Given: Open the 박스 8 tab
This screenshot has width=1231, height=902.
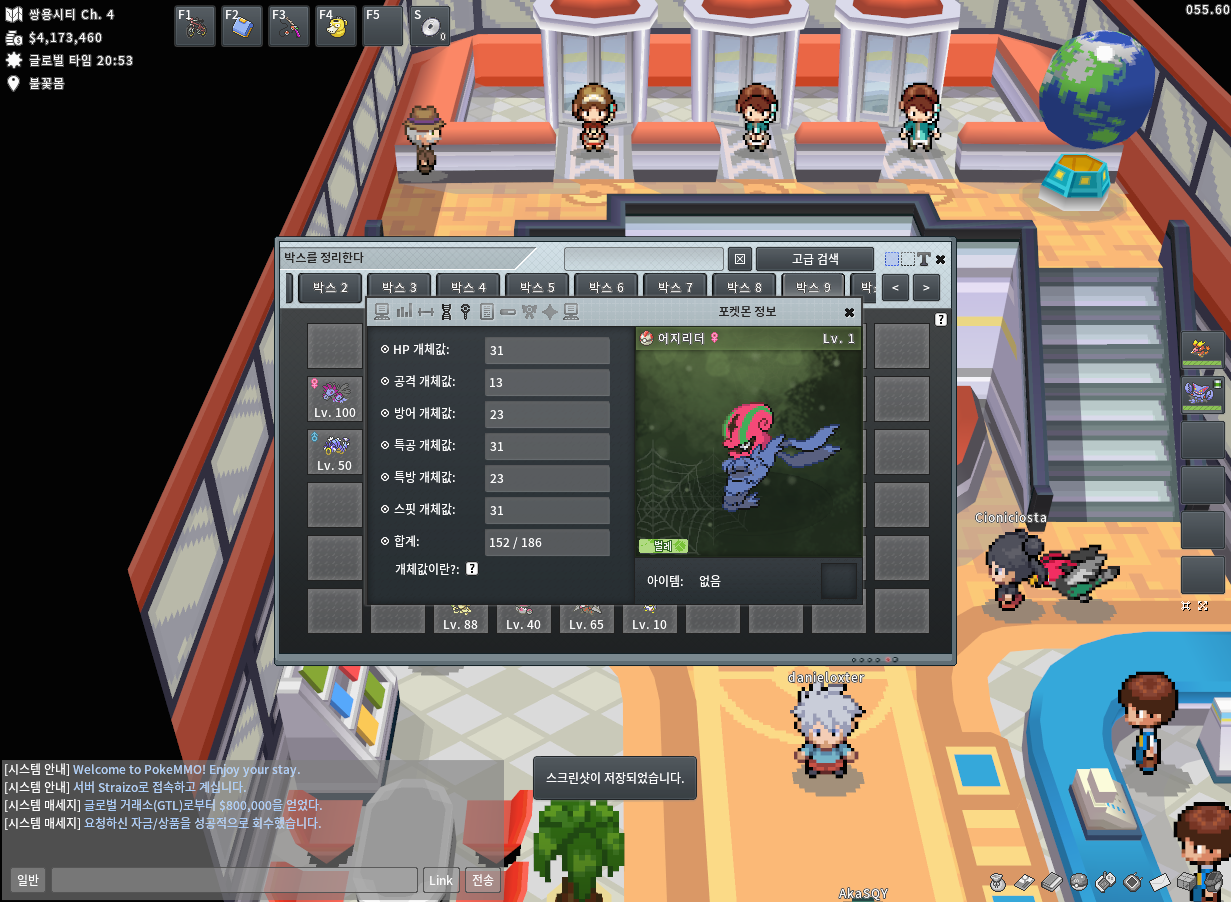Looking at the screenshot, I should [744, 288].
